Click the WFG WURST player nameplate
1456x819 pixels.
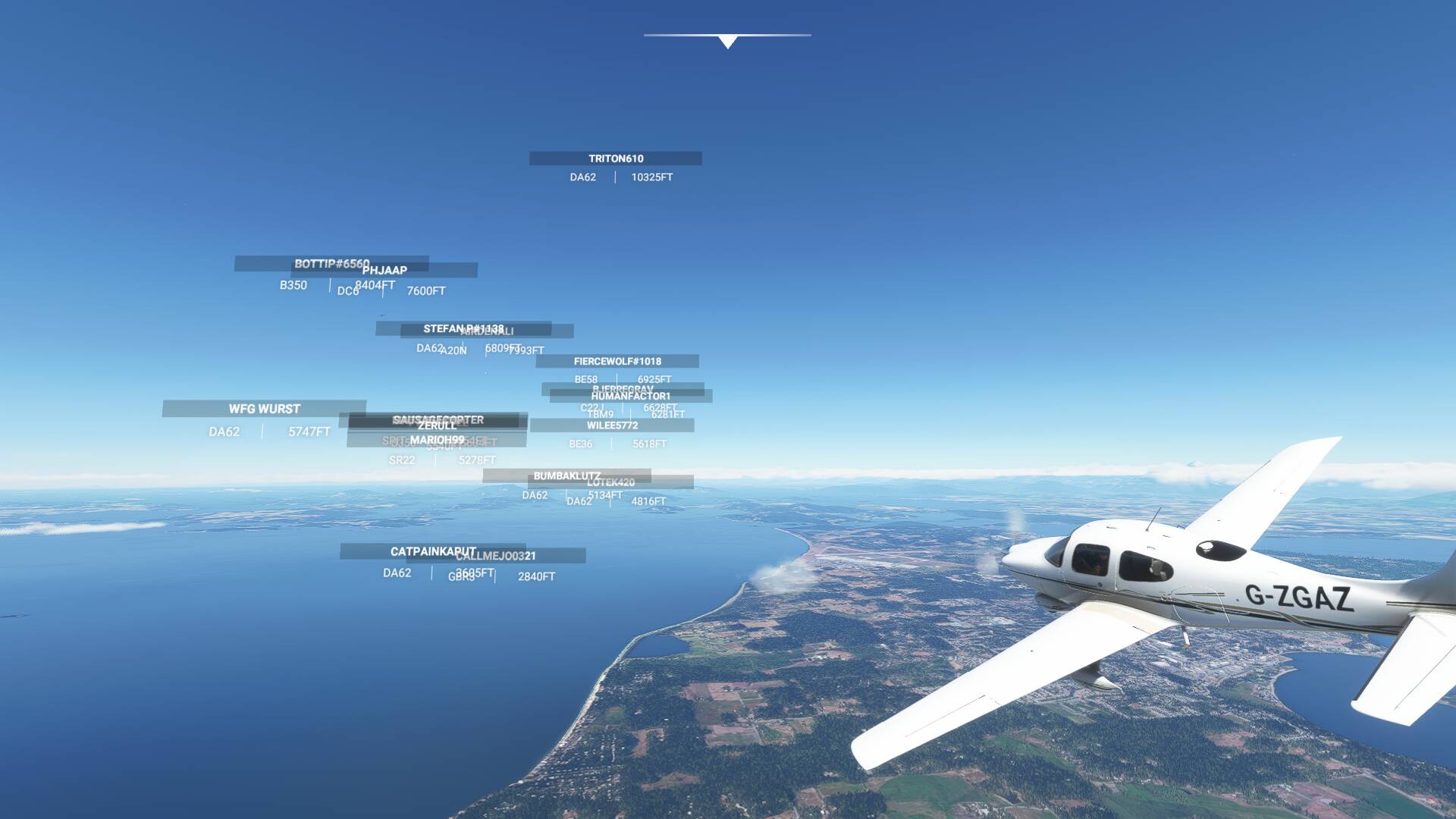(x=264, y=409)
